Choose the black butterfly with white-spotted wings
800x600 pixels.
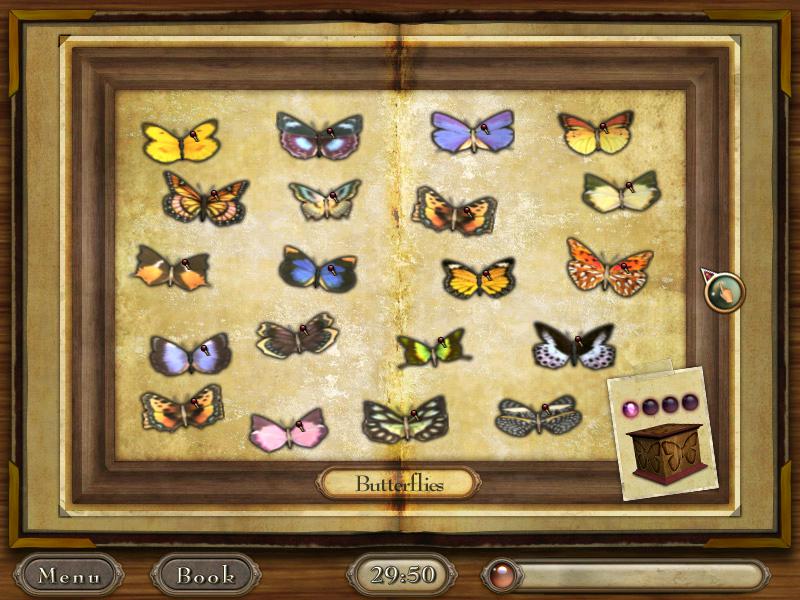[573, 345]
